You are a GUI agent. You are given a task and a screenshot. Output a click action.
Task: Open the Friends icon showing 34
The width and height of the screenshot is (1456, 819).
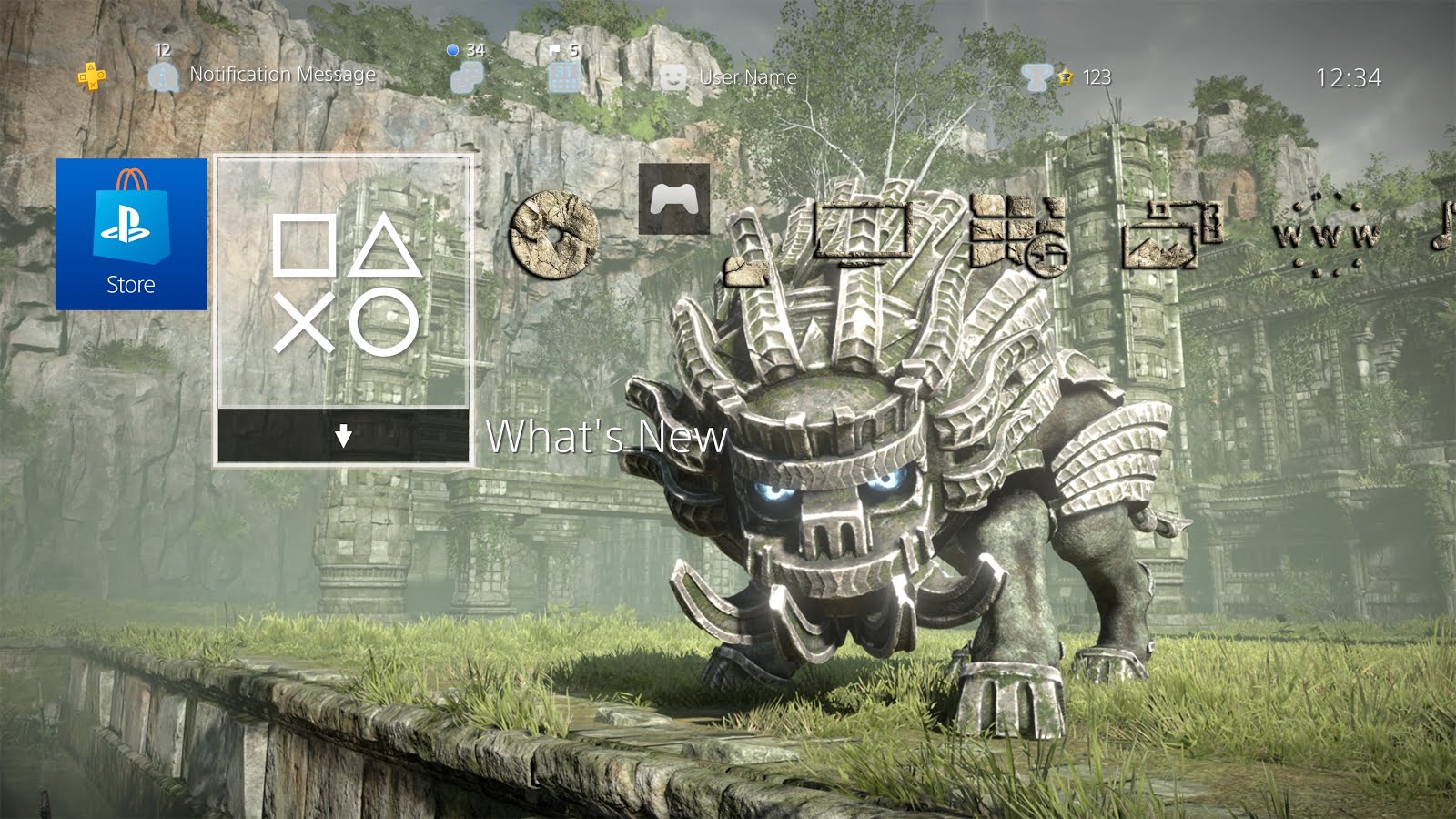(x=466, y=77)
